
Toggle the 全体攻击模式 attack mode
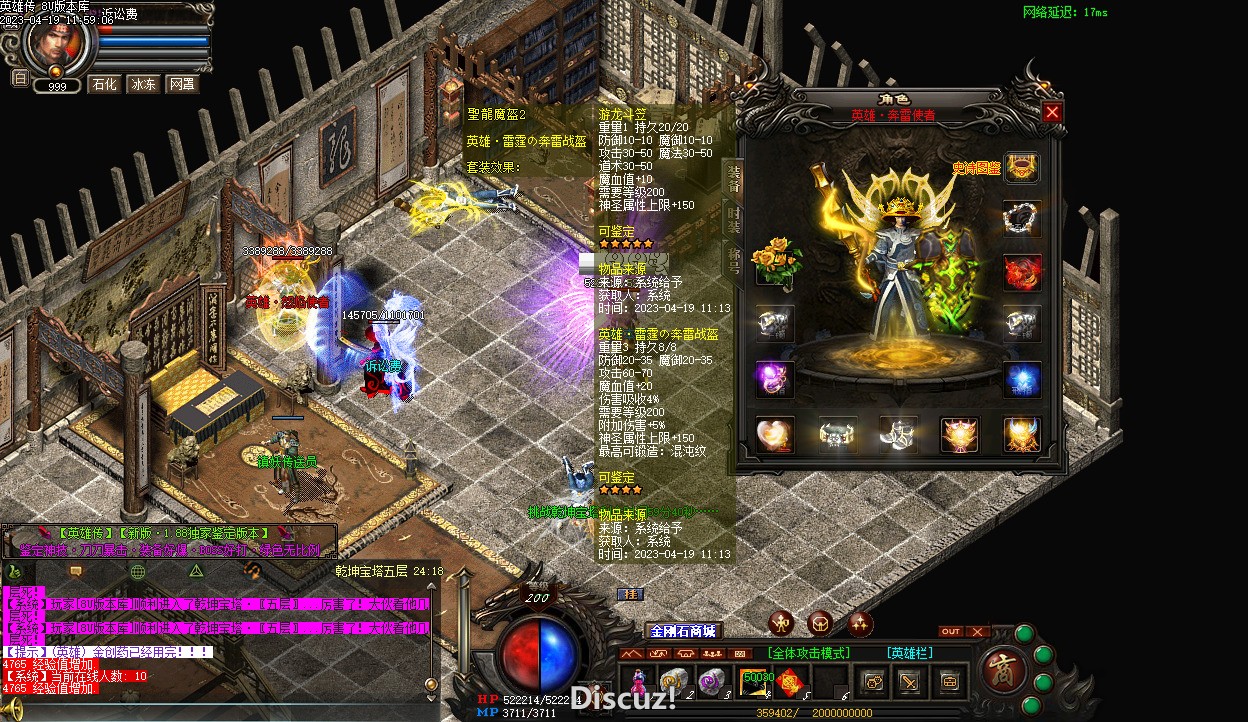808,653
